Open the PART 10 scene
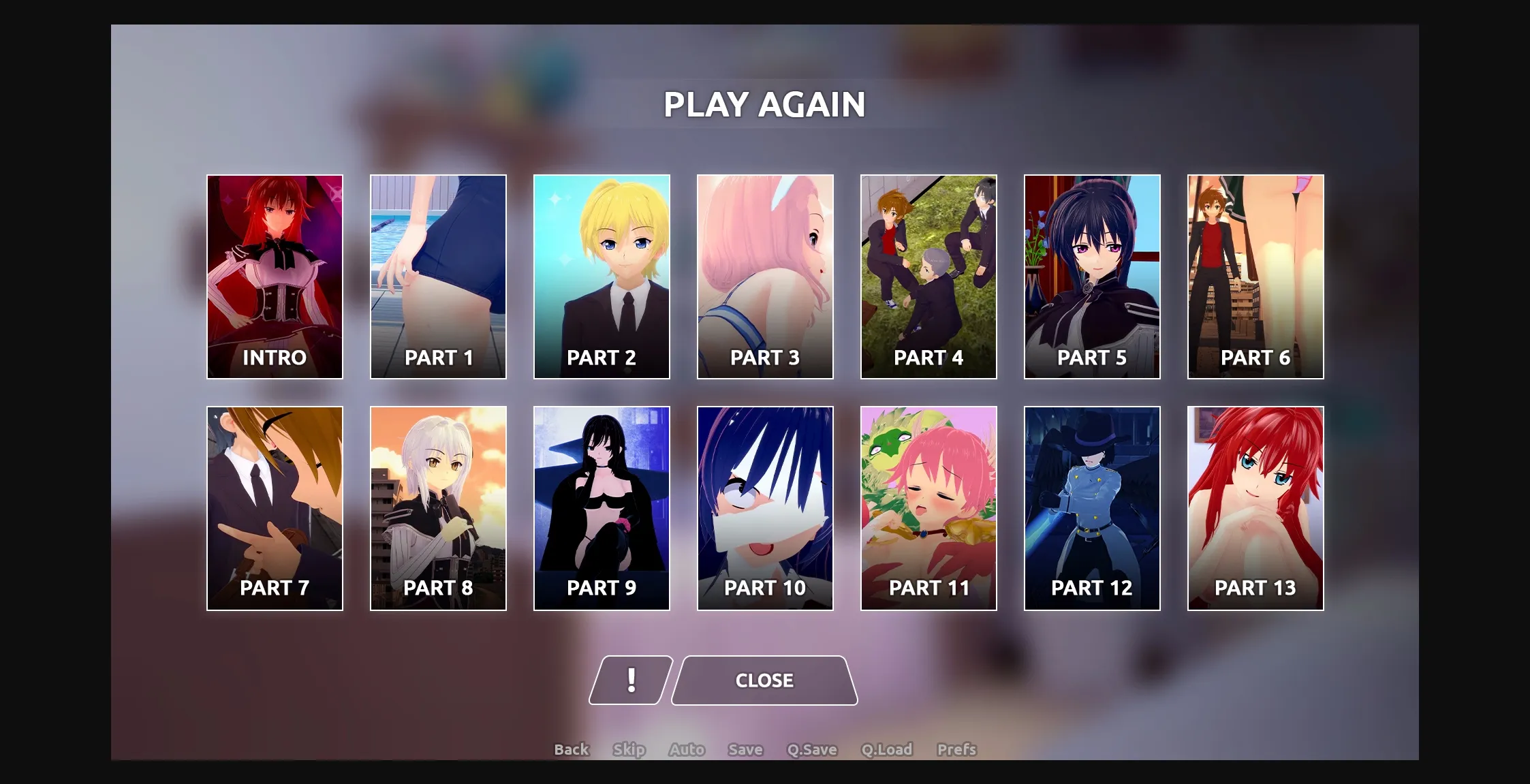This screenshot has height=784, width=1530. [765, 506]
